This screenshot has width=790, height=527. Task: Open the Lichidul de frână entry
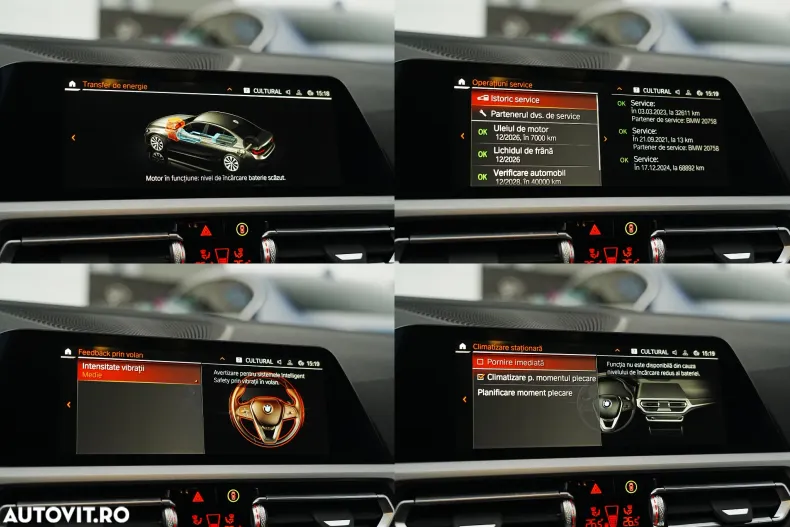535,154
